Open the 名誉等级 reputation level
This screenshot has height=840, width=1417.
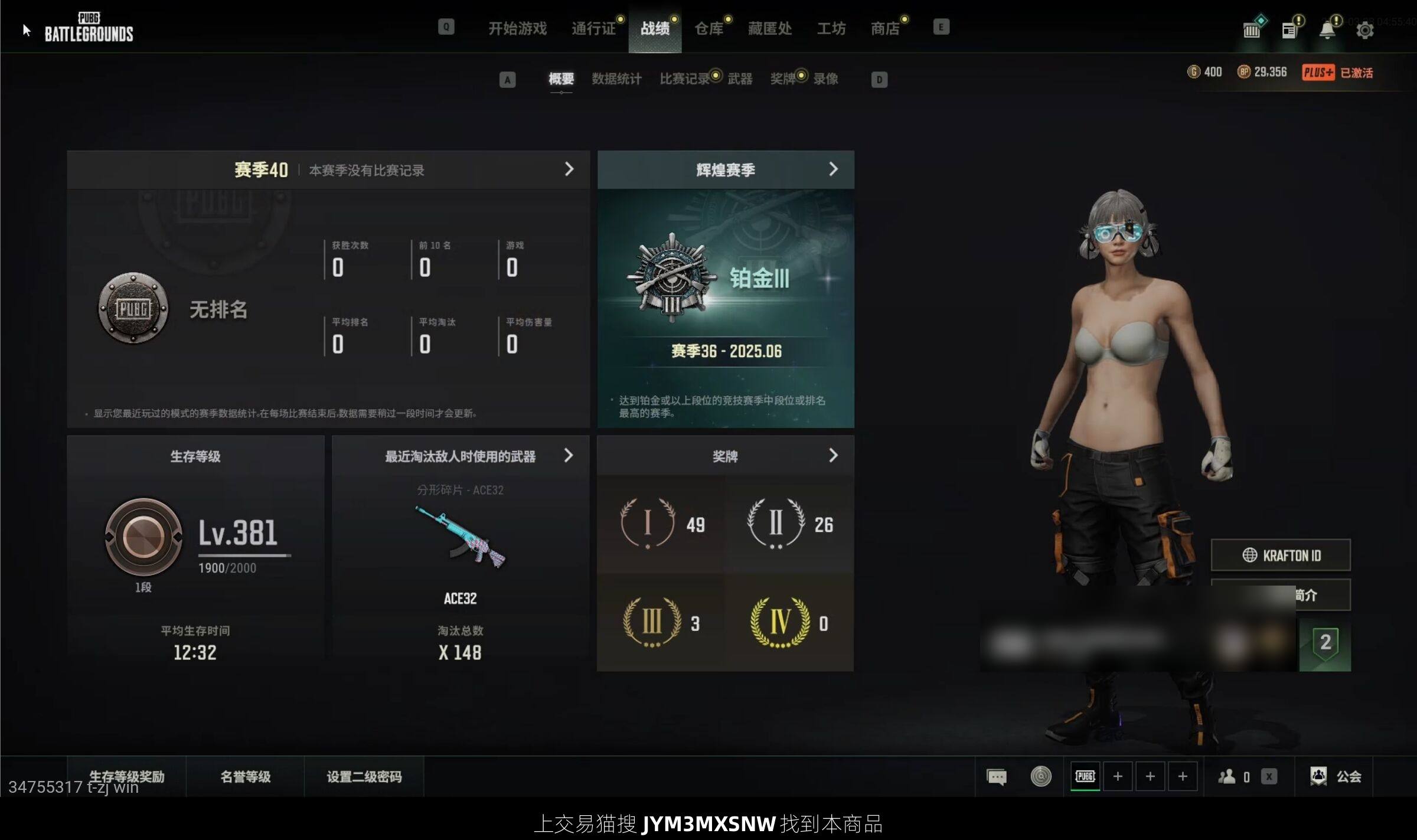click(x=246, y=776)
